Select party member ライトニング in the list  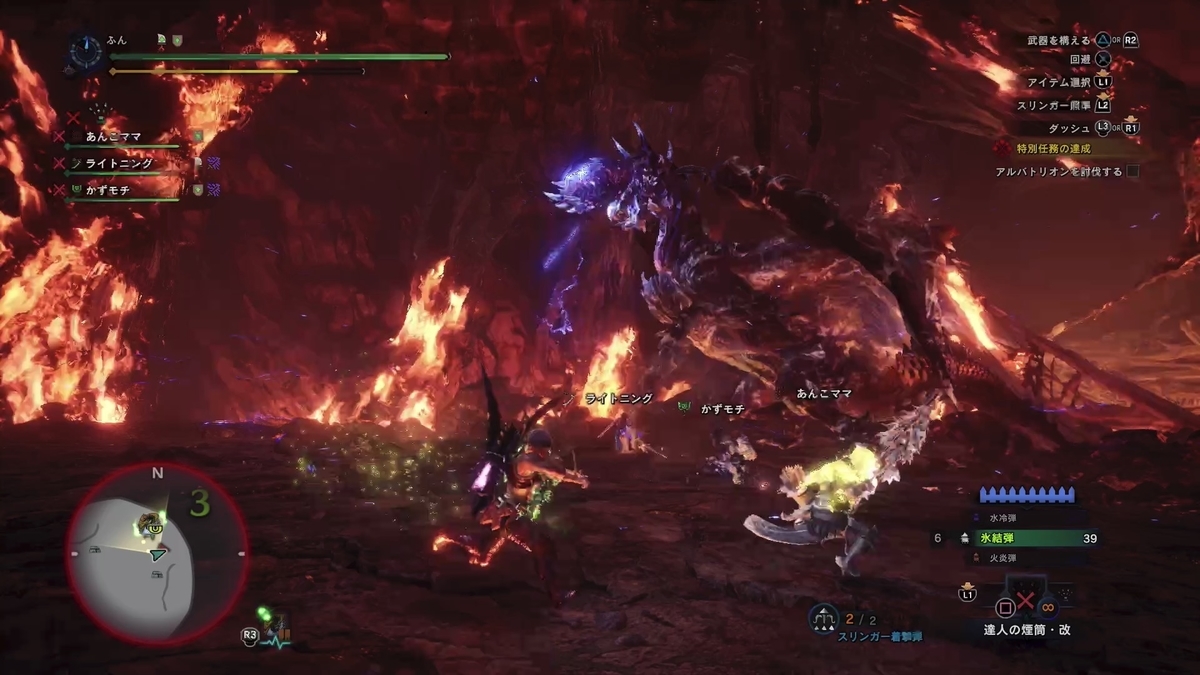coord(118,163)
